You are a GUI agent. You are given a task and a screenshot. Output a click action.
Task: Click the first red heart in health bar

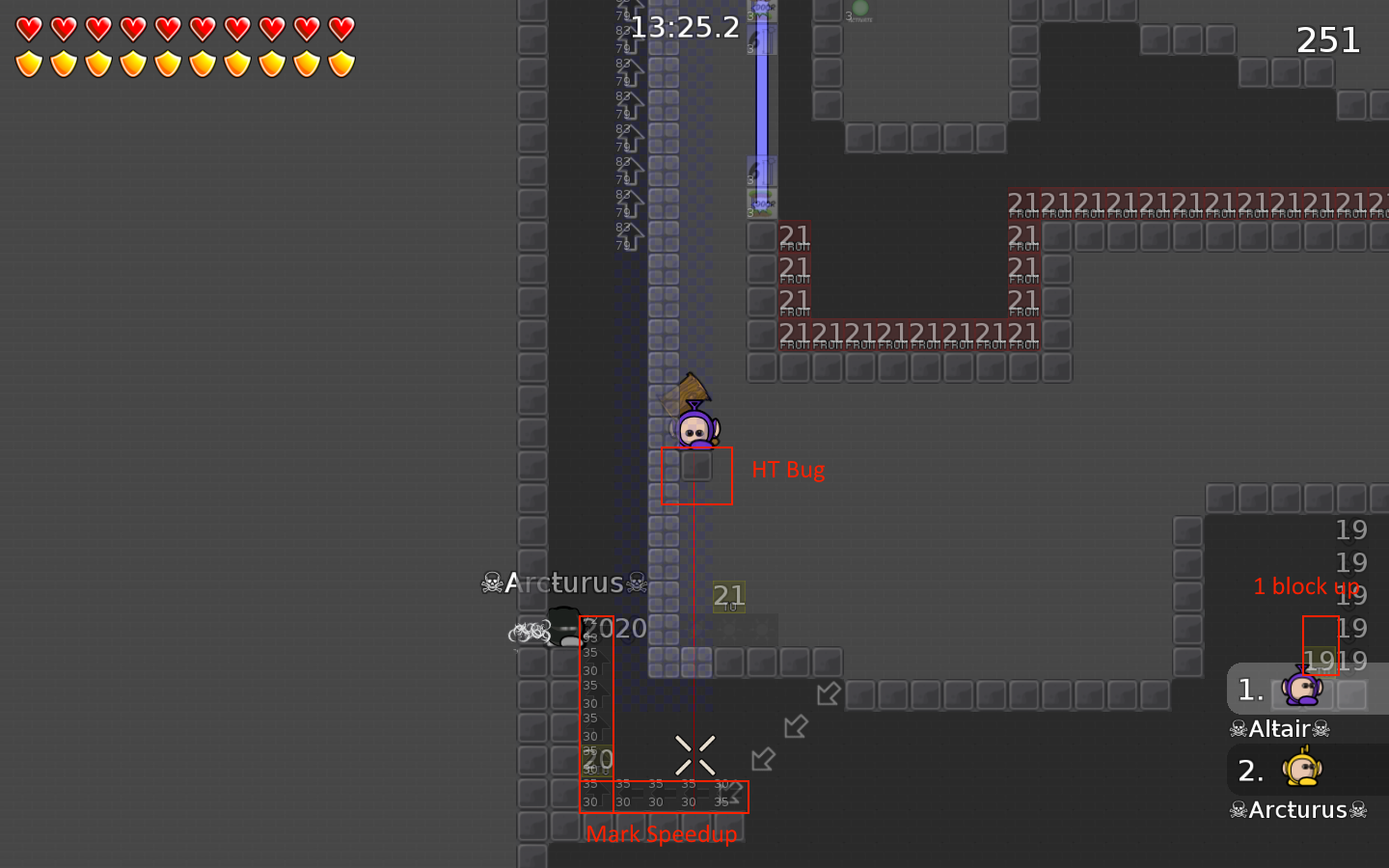(29, 27)
